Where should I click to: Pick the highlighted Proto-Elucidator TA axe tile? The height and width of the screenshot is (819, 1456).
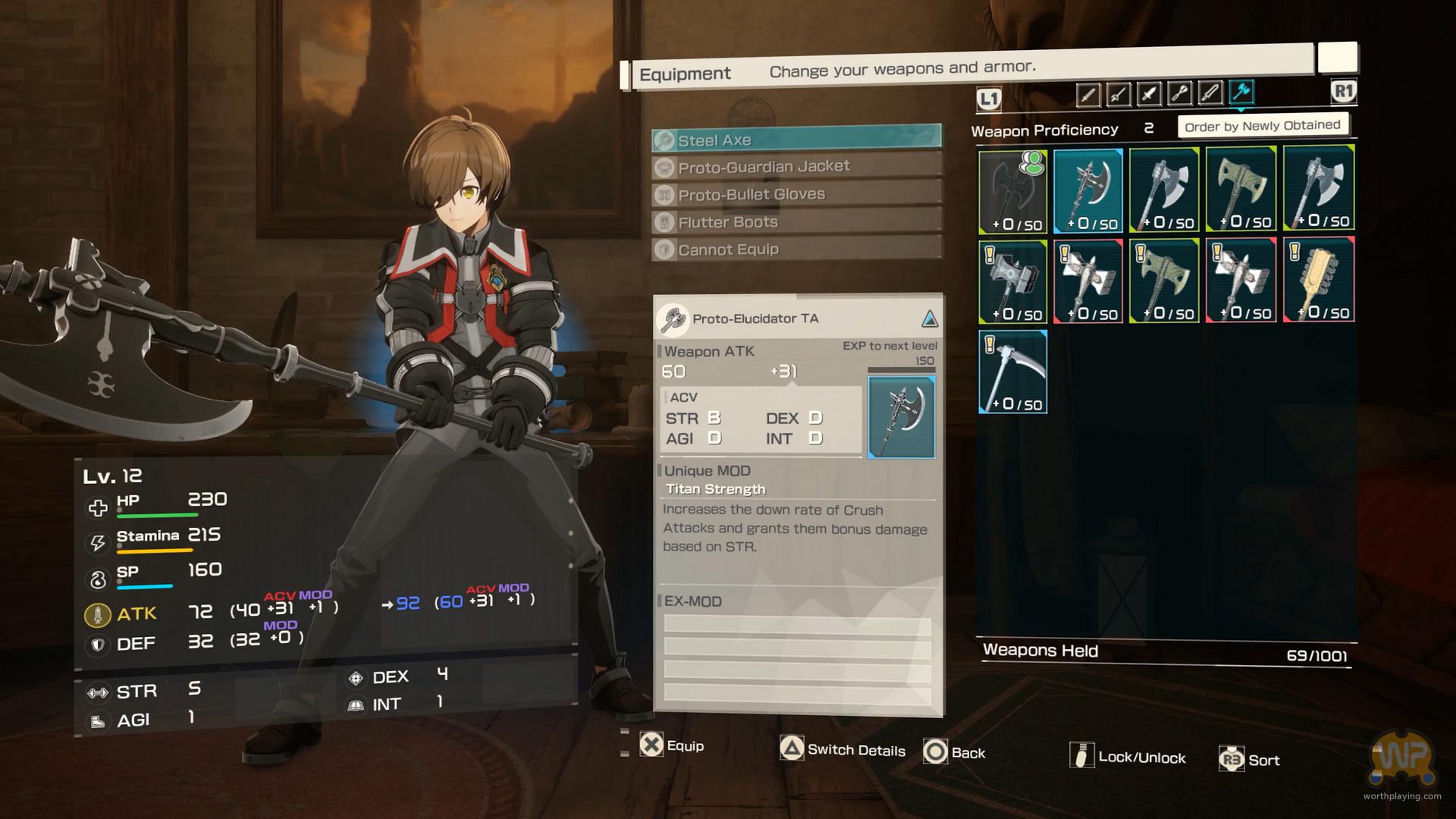click(1088, 190)
